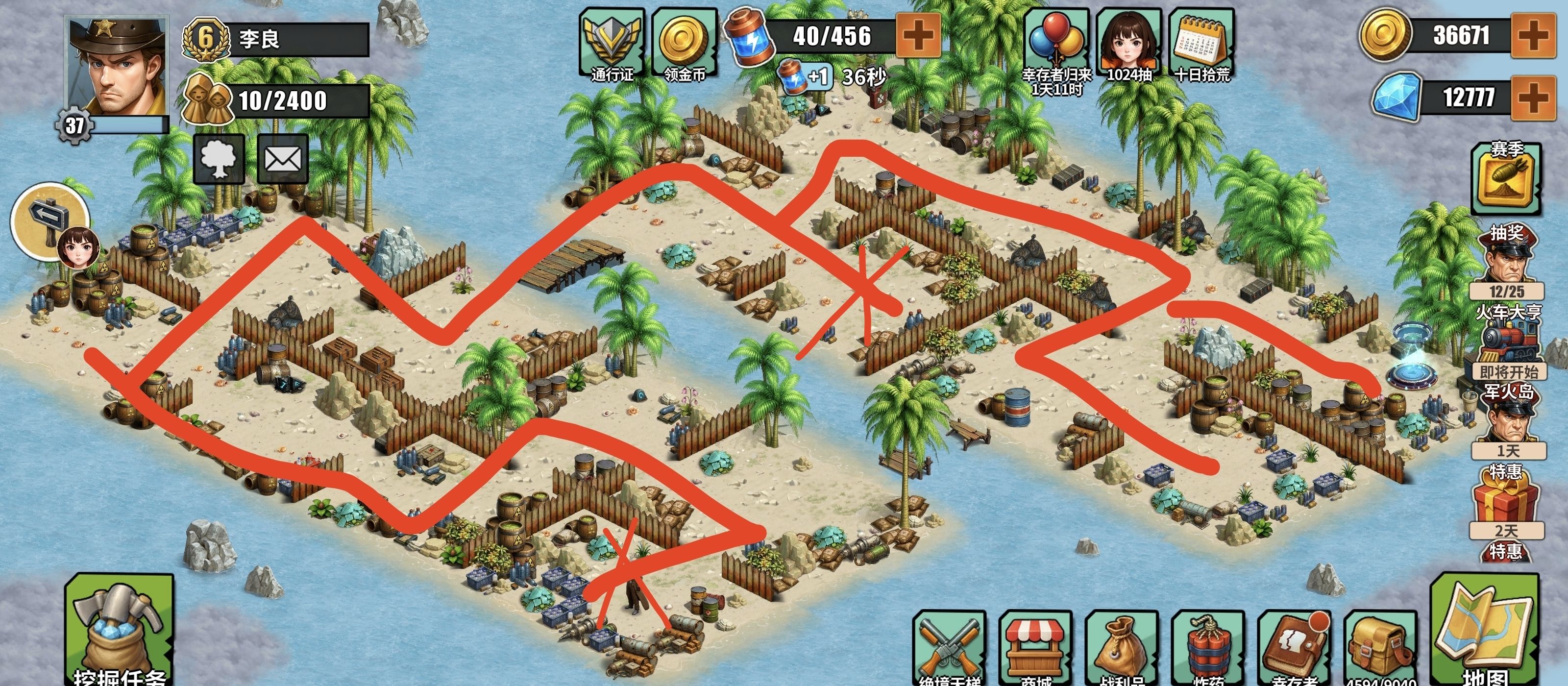Open the 赛季 season bomb icon

1506,178
